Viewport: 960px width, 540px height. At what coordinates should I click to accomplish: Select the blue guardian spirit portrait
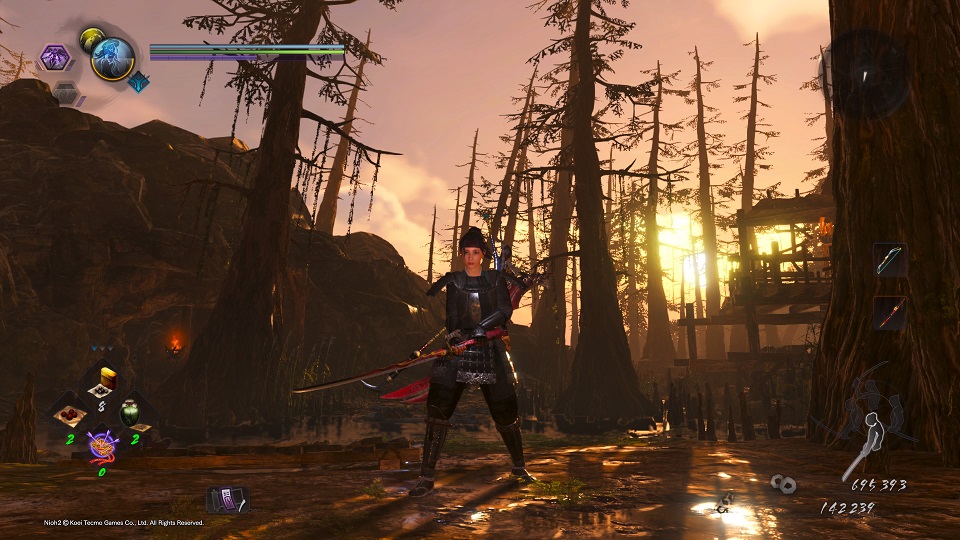point(113,59)
